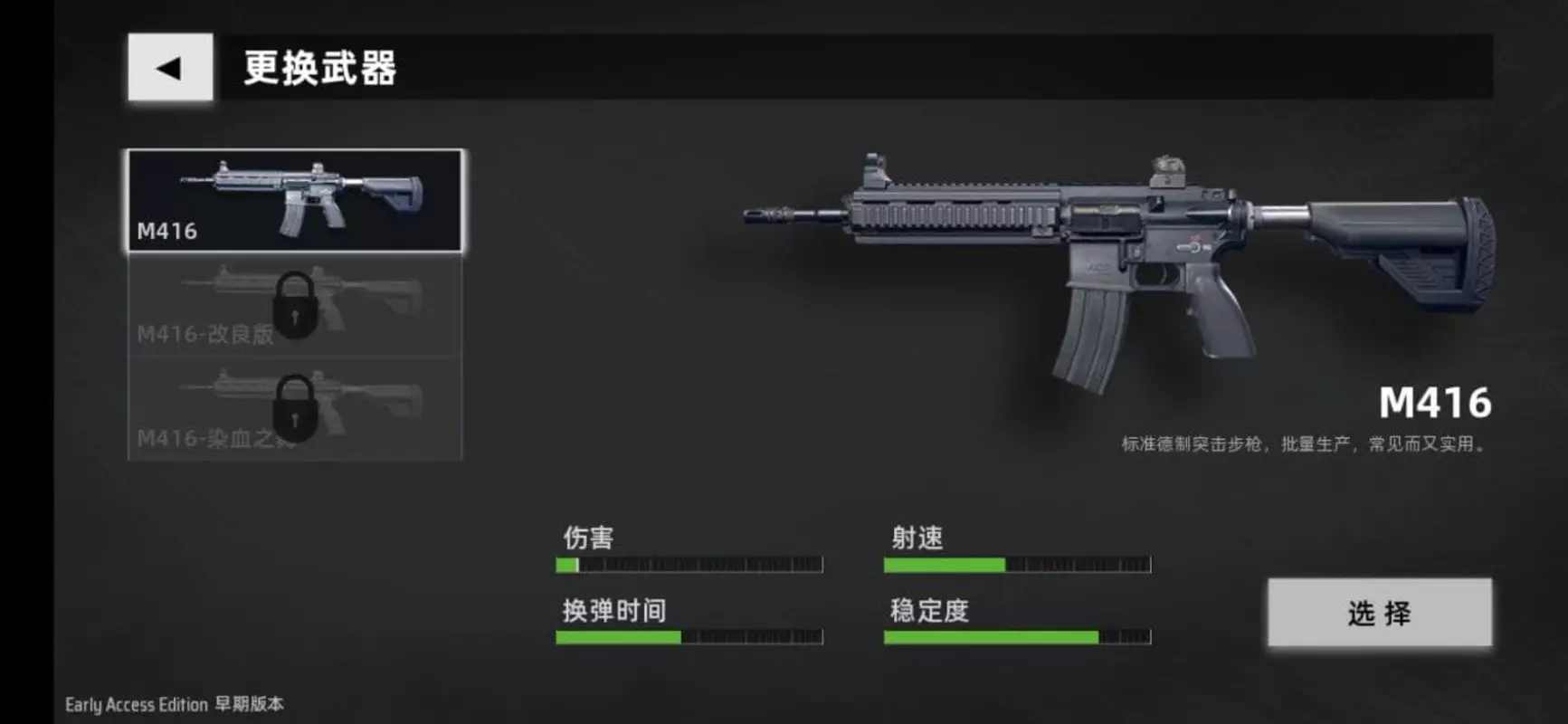Go back using the arrow button
Image resolution: width=1568 pixels, height=724 pixels.
tap(170, 68)
